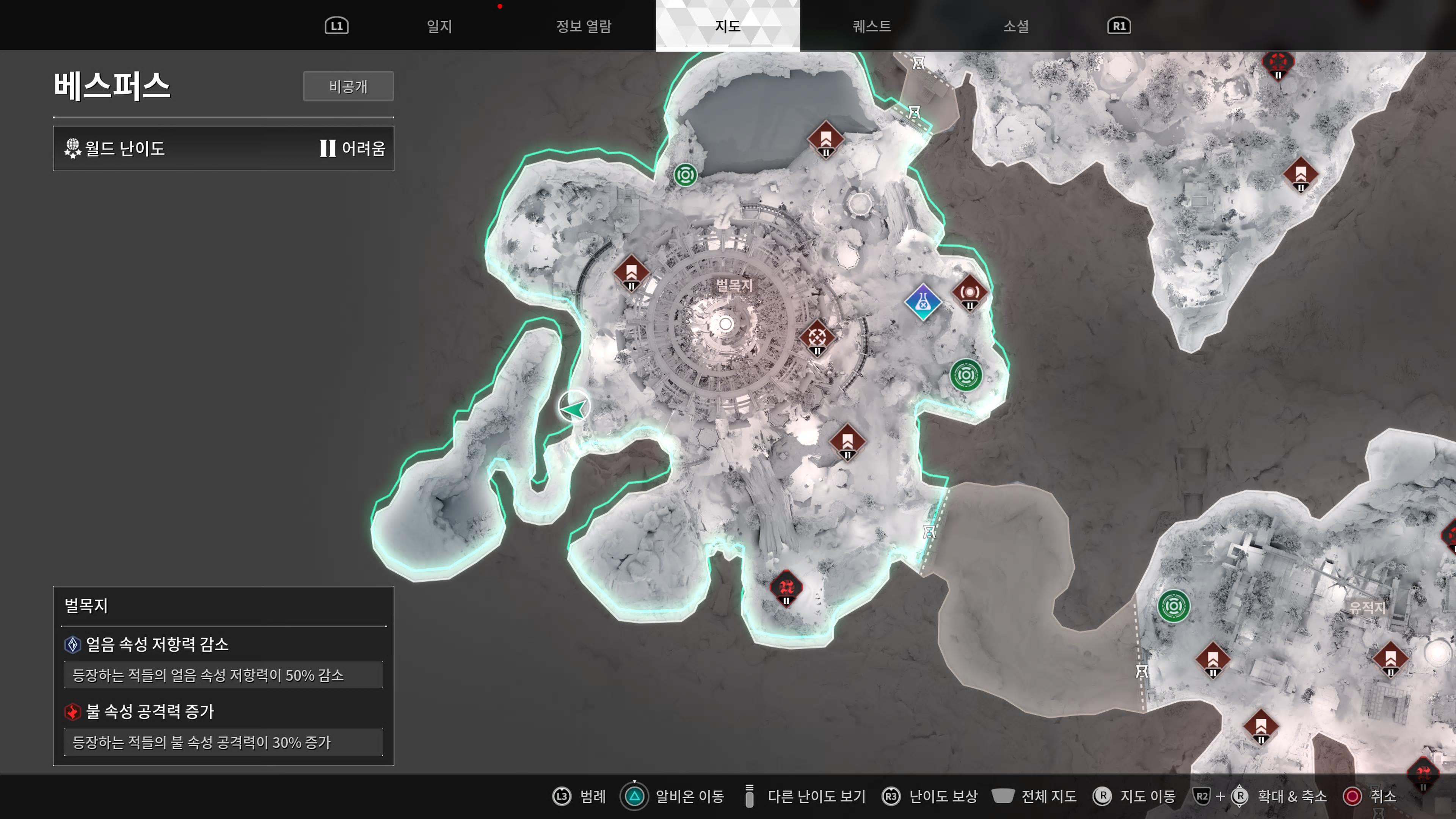1456x819 pixels.
Task: Select the 벌목지 area label on map
Action: (734, 285)
